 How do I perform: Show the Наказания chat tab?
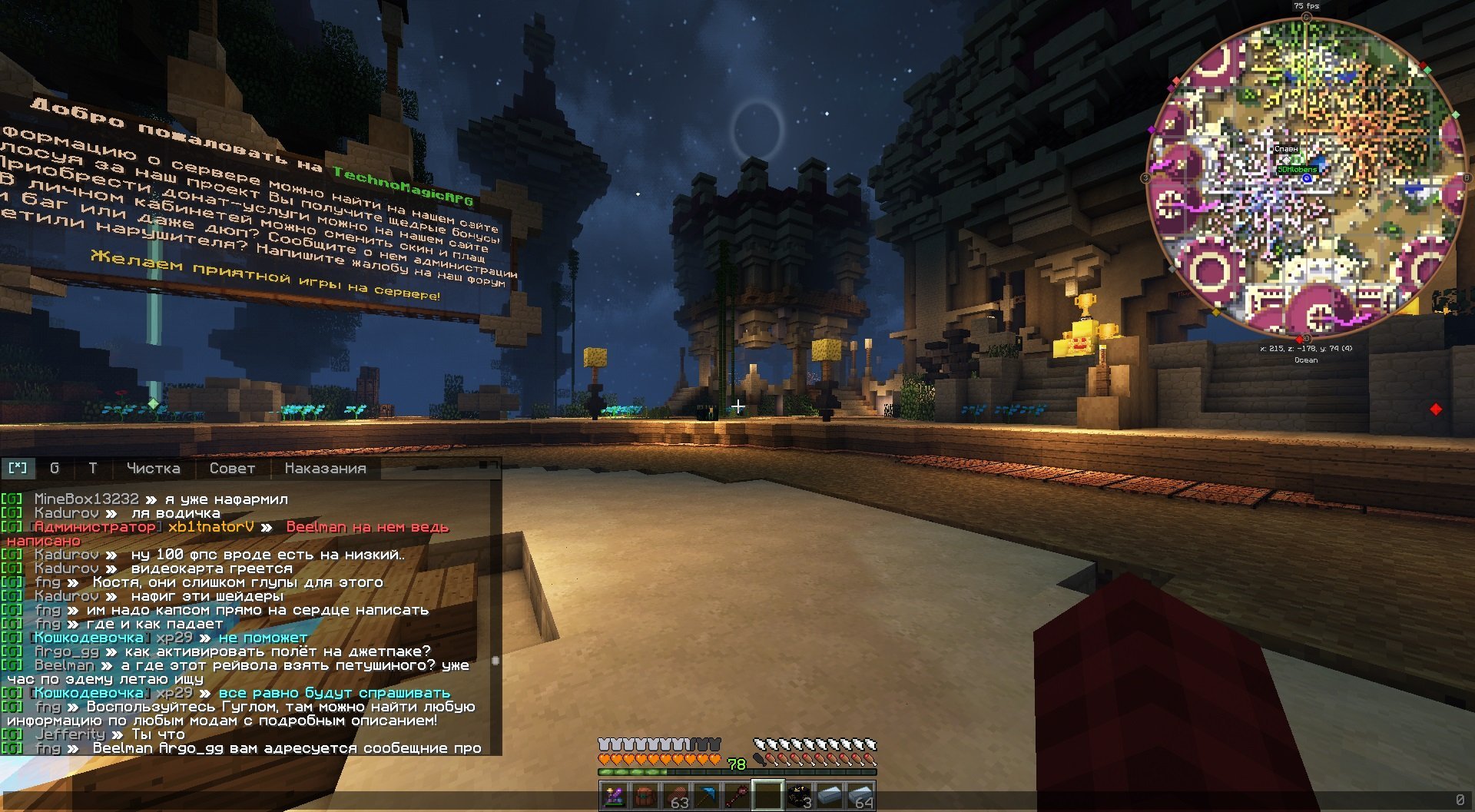325,468
